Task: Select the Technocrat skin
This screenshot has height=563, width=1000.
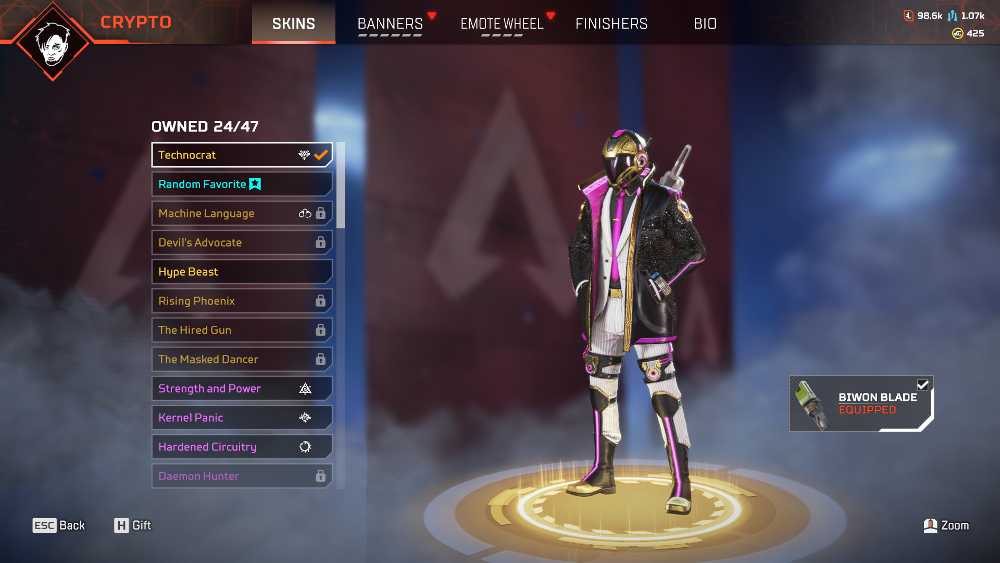Action: 242,155
